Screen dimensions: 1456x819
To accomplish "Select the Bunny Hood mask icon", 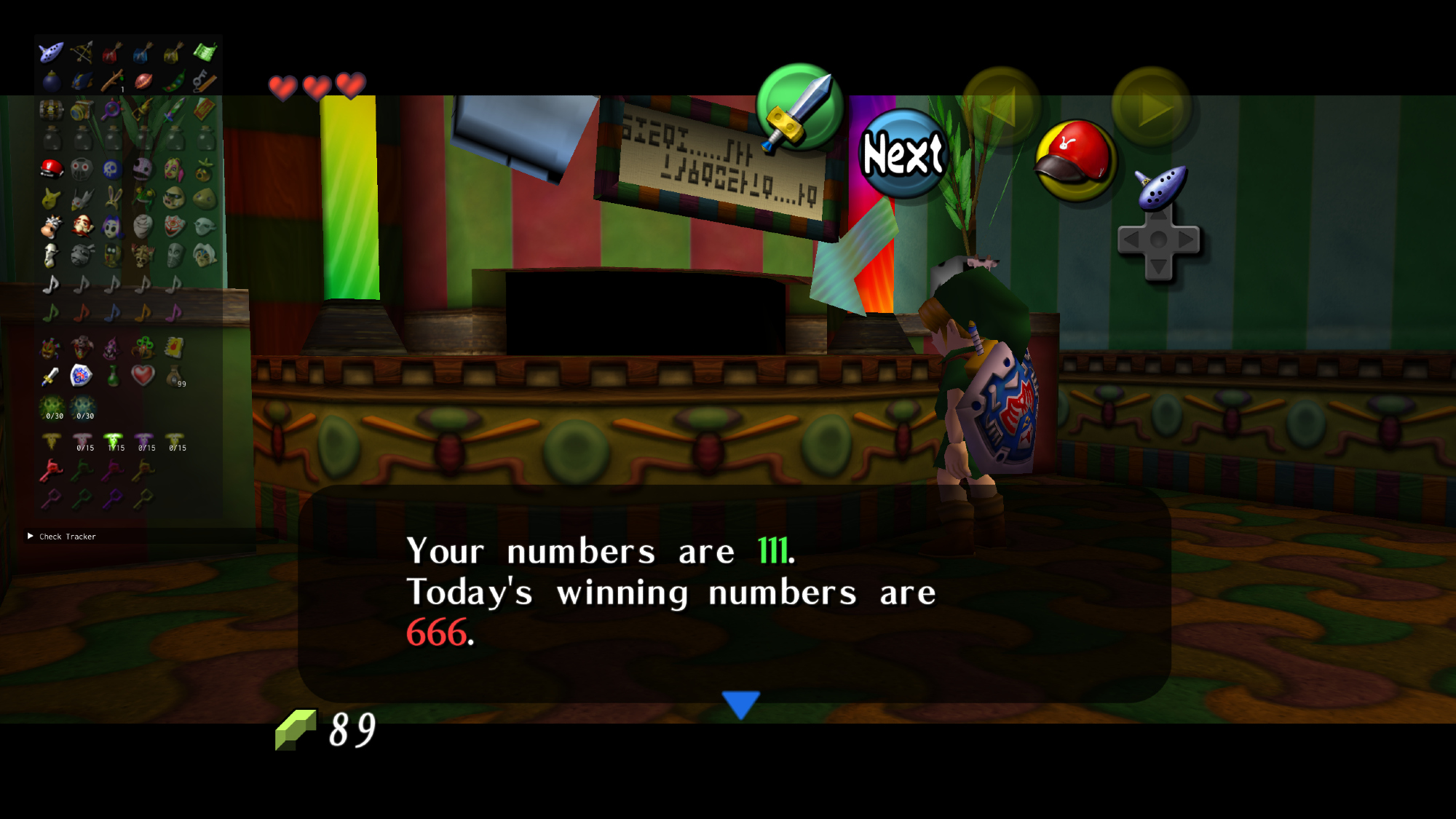I will 112,197.
